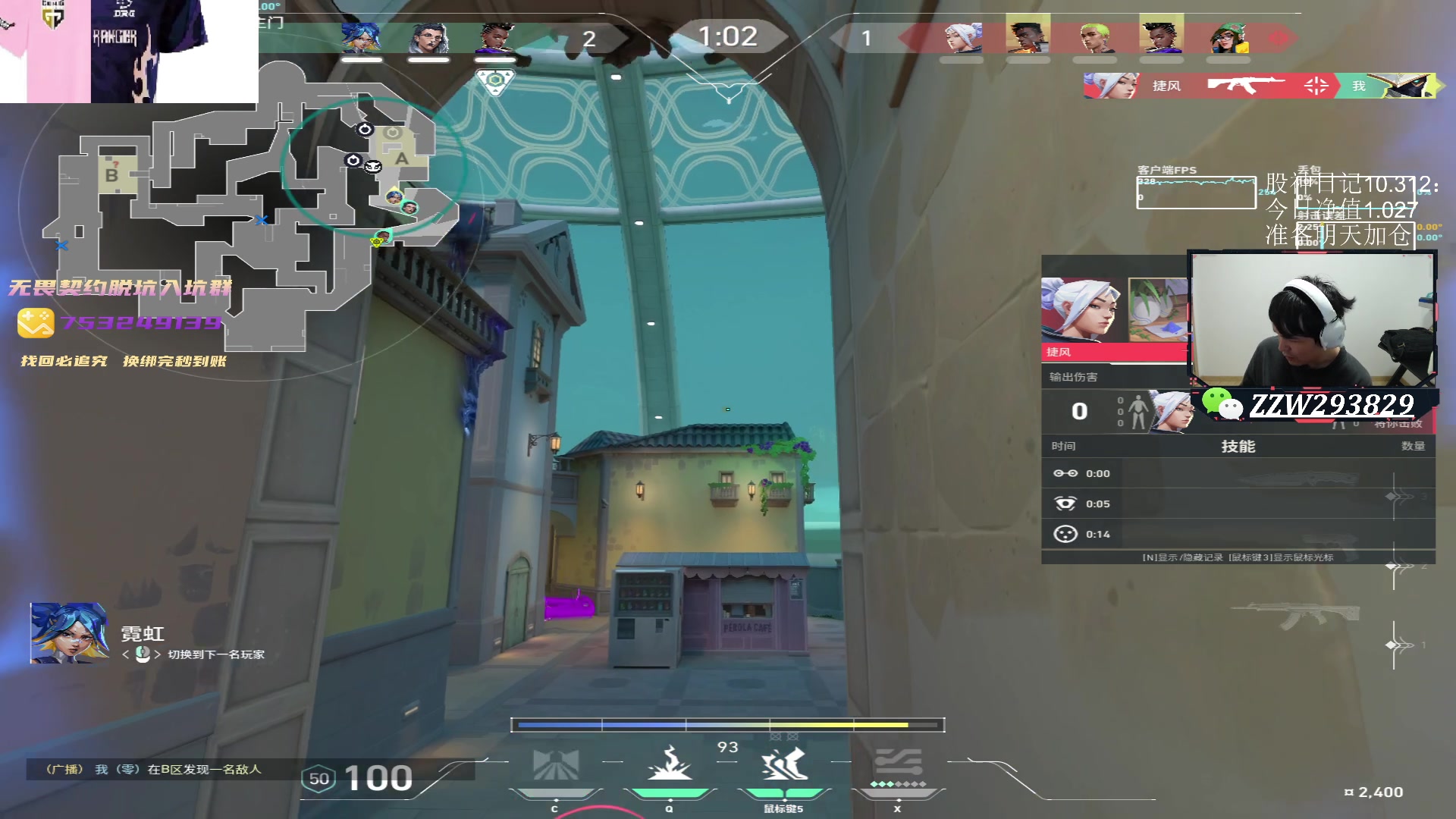The height and width of the screenshot is (819, 1456).
Task: Activate the High Gear sprint ability icon
Action: 784,764
